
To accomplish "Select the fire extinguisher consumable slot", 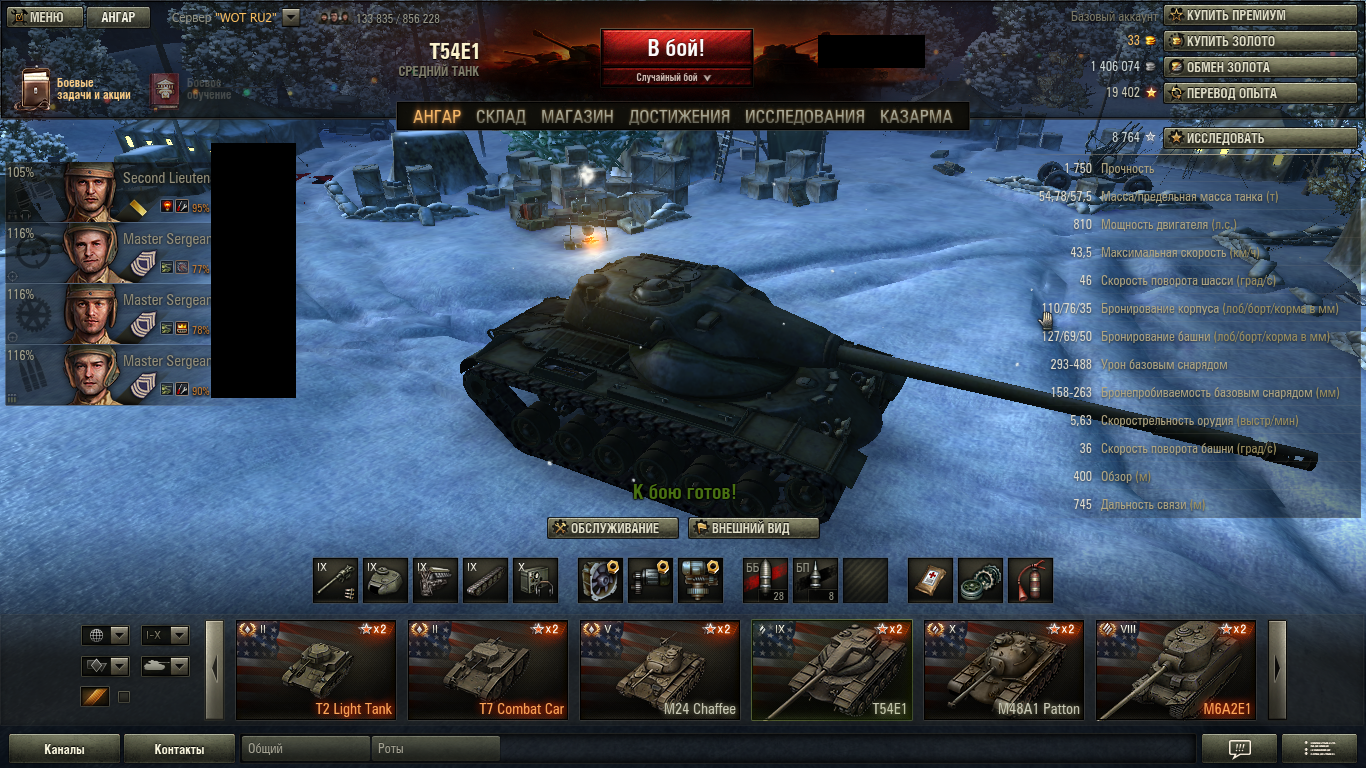I will pos(1030,581).
